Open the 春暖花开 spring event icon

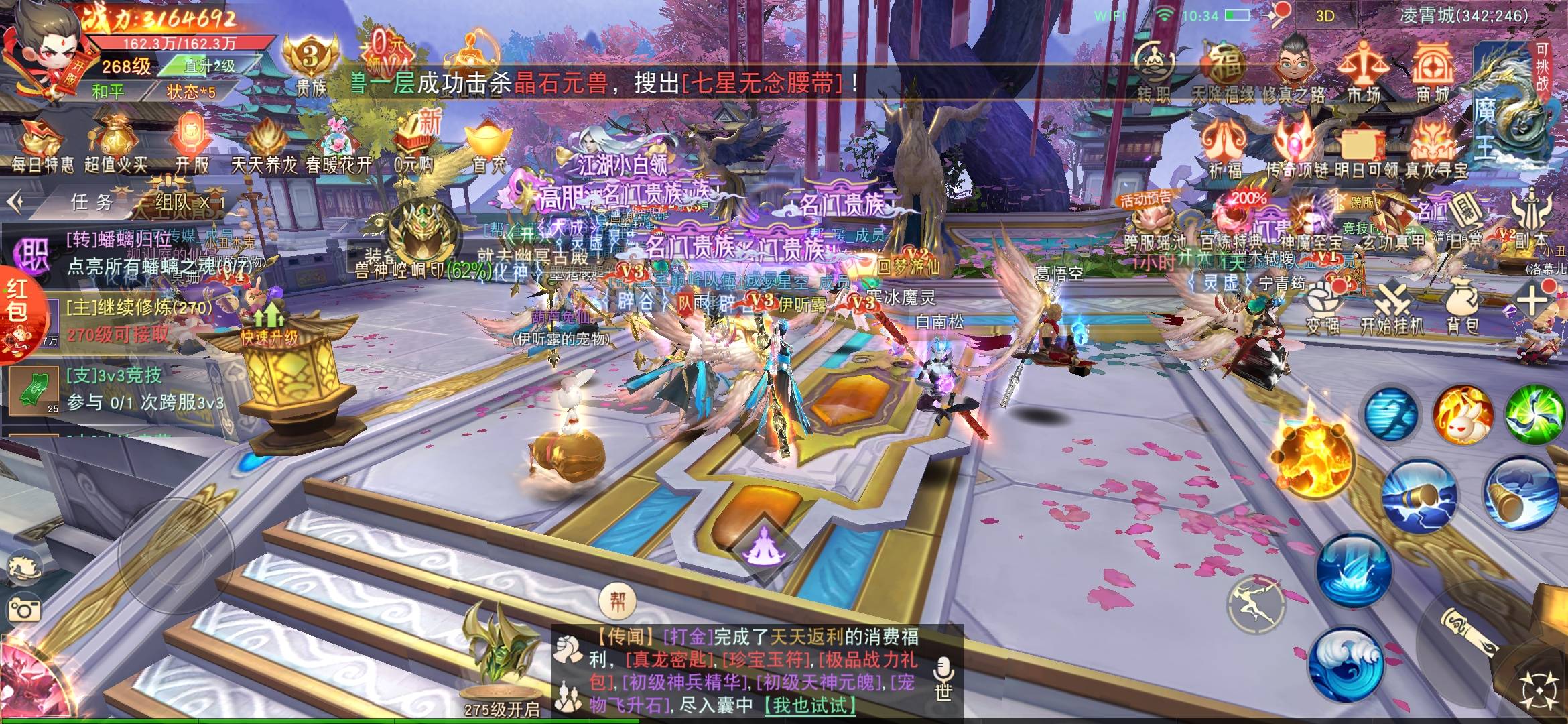pyautogui.click(x=338, y=145)
